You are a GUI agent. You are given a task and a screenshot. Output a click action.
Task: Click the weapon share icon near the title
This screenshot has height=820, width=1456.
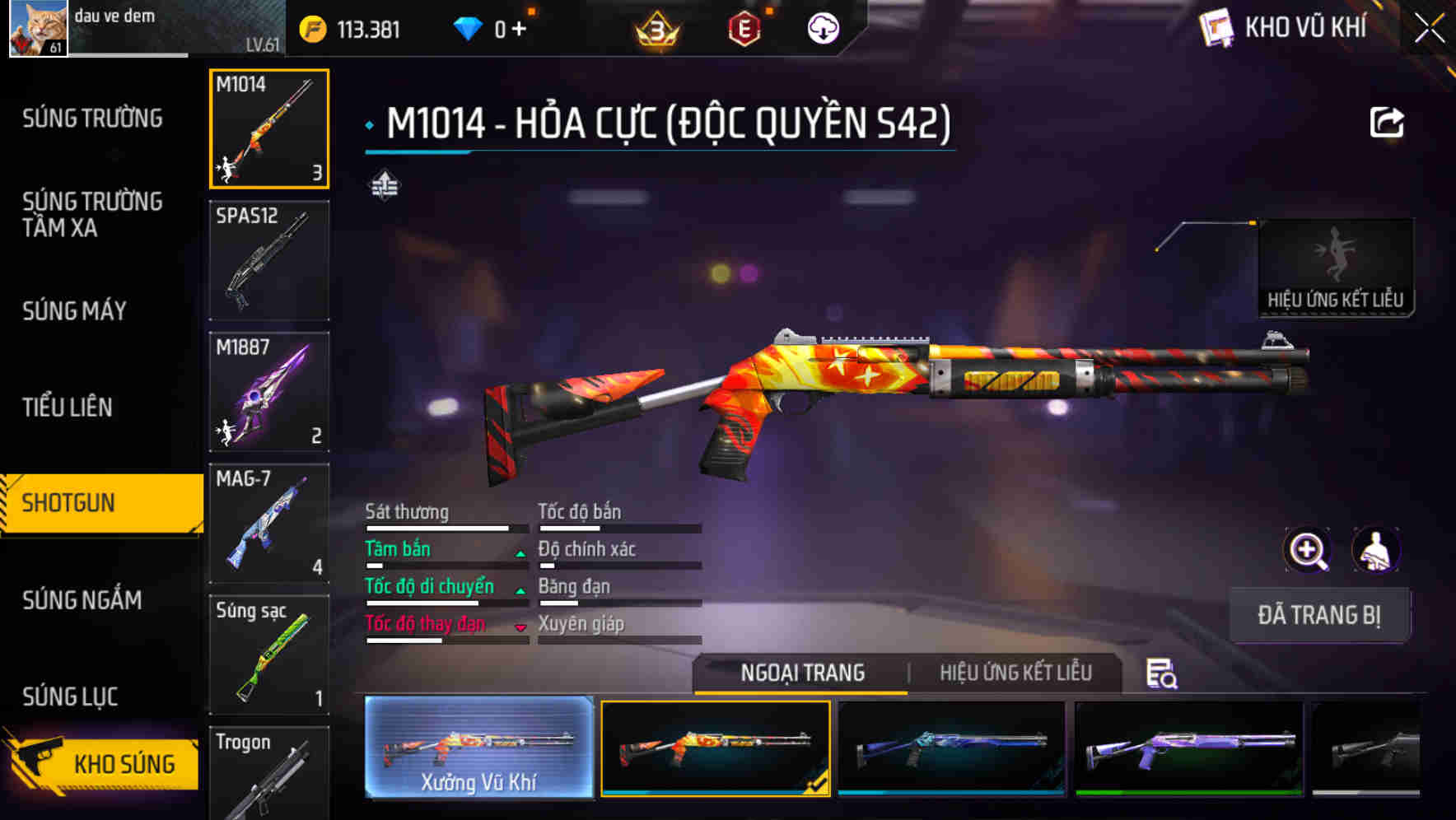(x=1387, y=122)
